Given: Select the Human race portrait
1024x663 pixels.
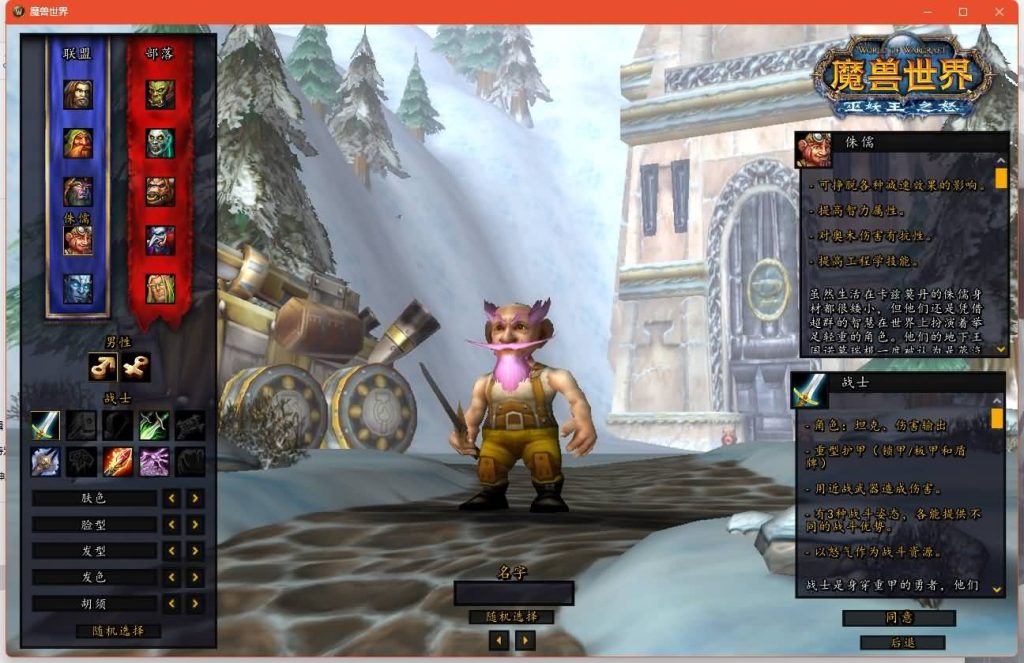Looking at the screenshot, I should coord(78,95).
